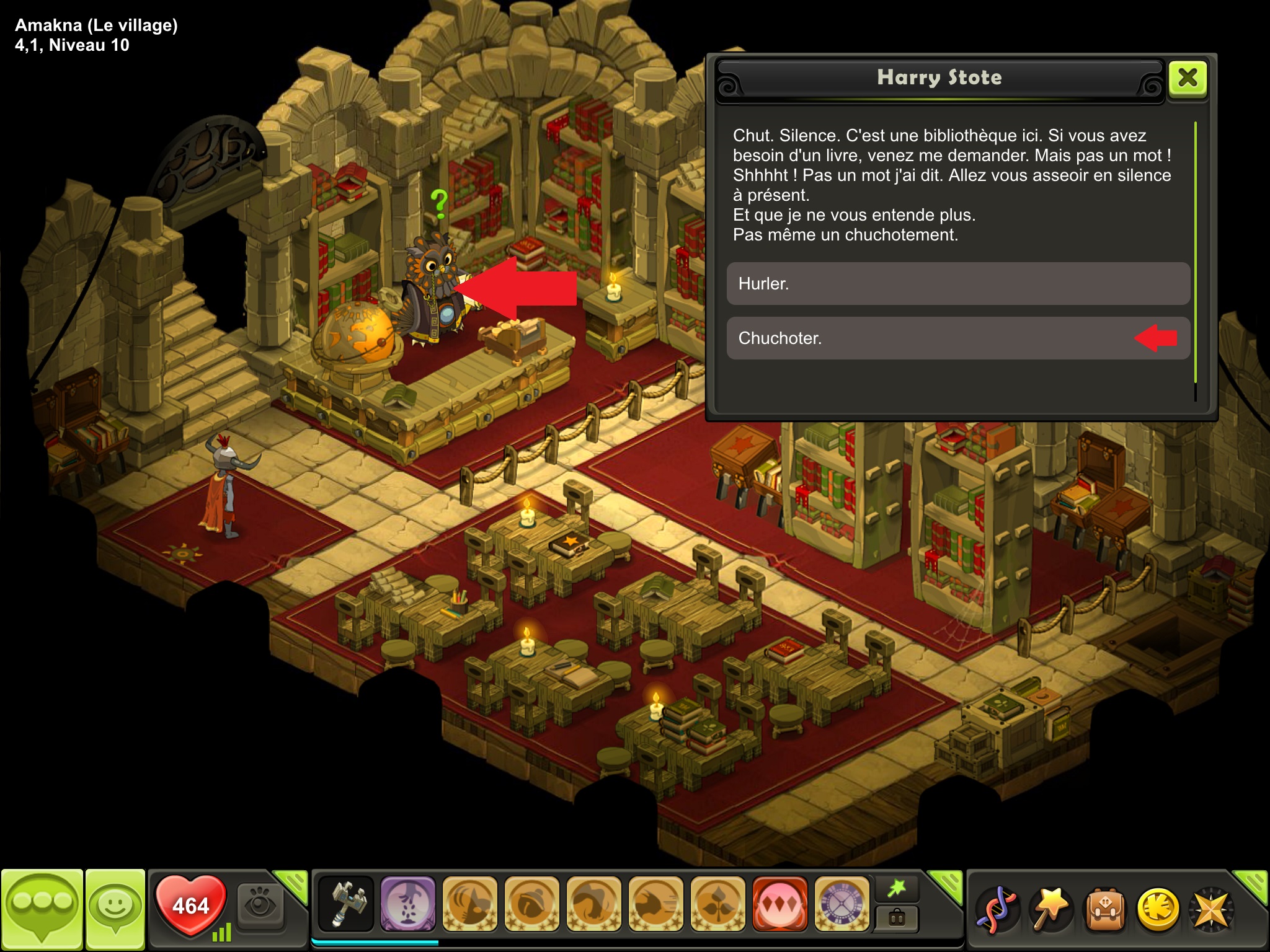Open the smiley emote menu
The image size is (1270, 952).
click(115, 908)
